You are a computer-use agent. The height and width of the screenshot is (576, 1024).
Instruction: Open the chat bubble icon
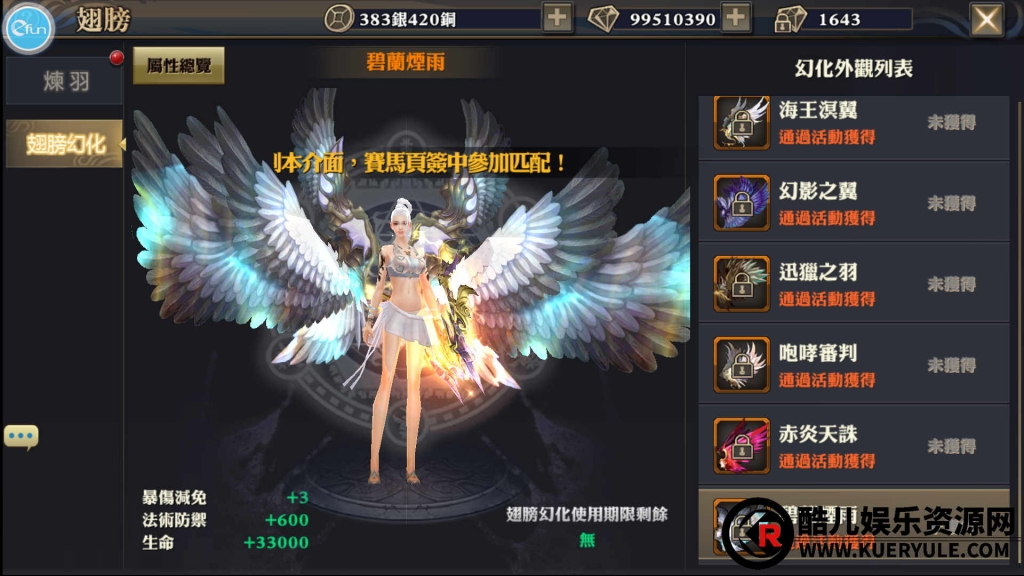coord(21,436)
